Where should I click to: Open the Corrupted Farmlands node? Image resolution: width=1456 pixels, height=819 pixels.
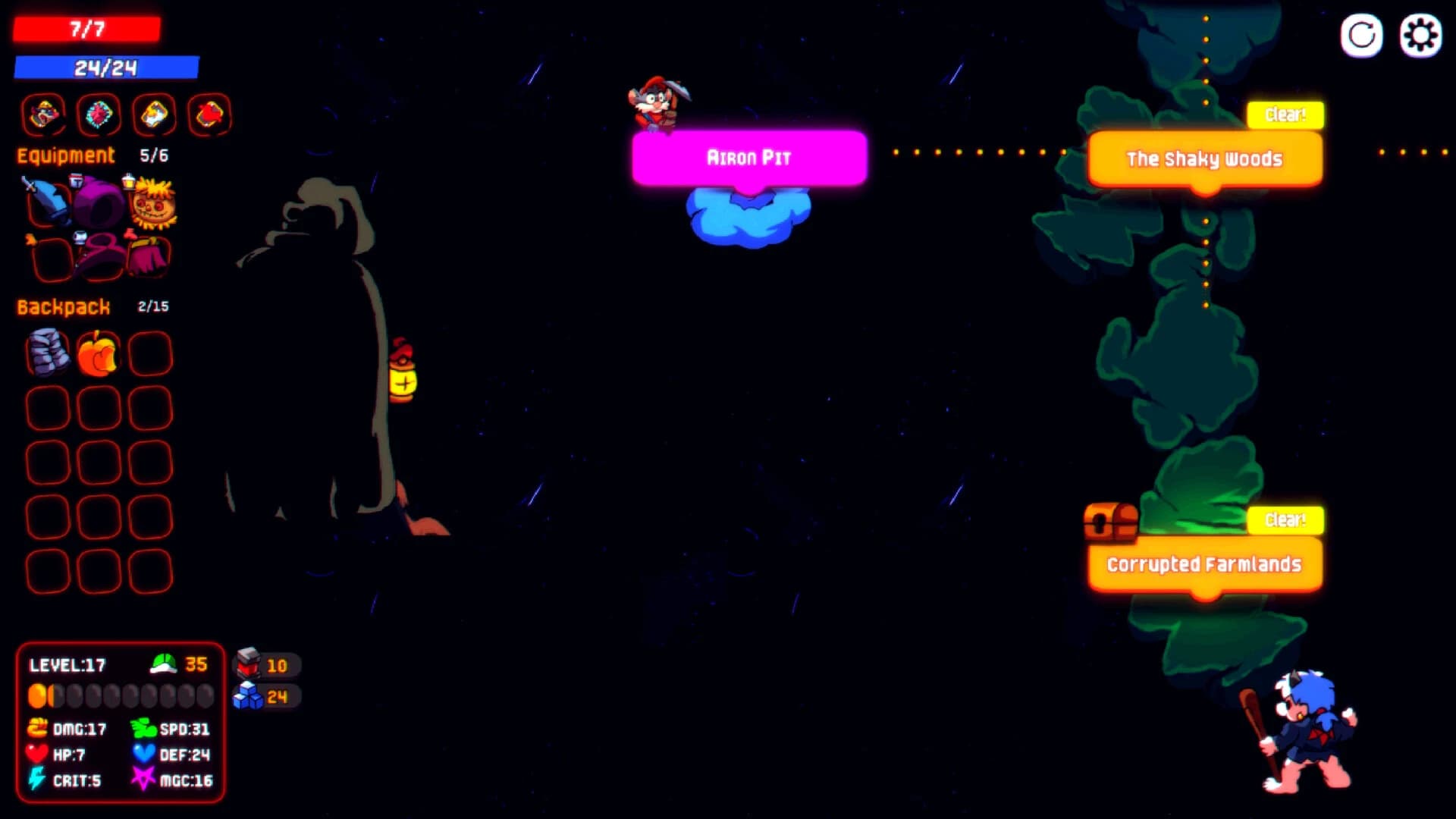(1204, 564)
